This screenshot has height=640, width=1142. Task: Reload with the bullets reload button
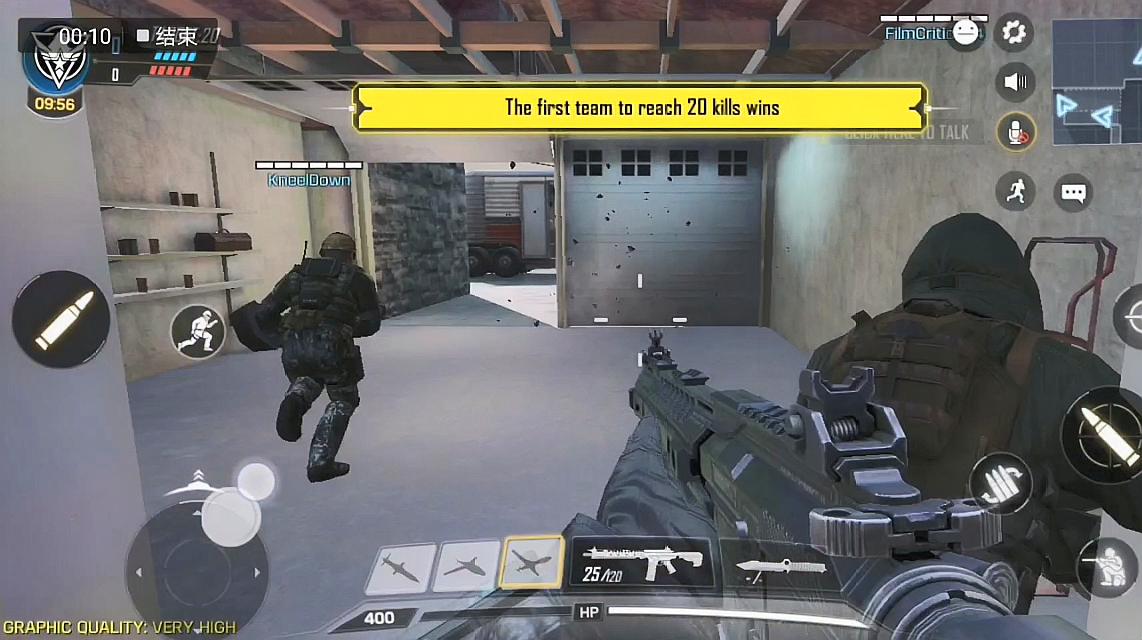[1001, 482]
